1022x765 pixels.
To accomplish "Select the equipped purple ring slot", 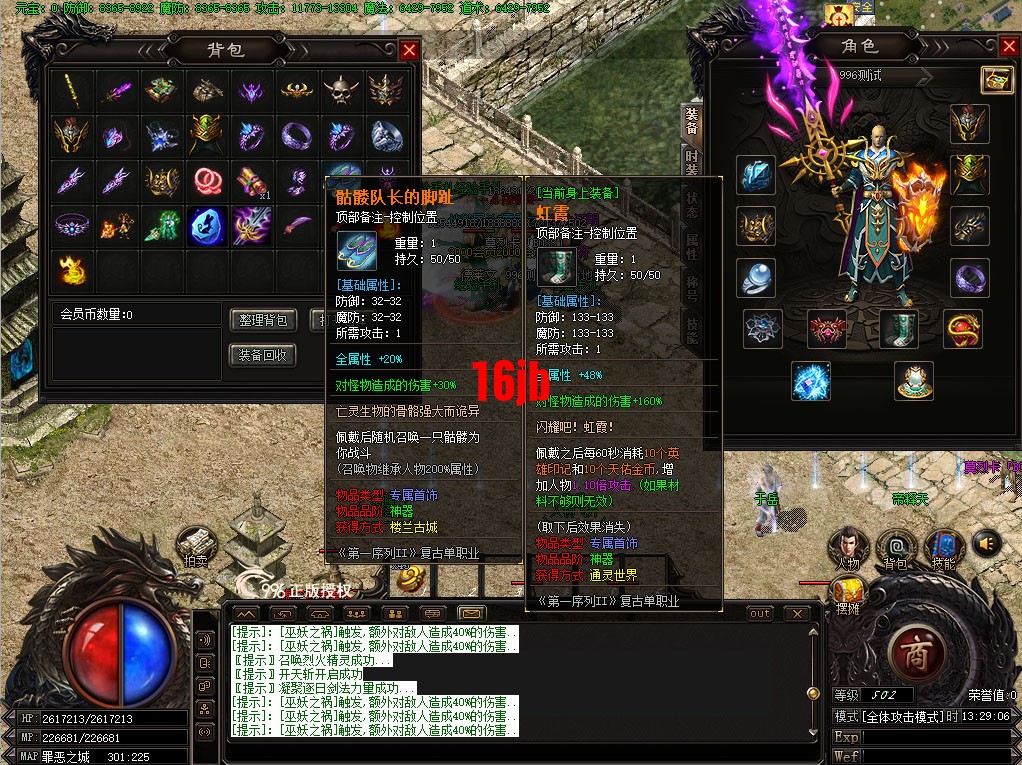I will click(x=969, y=278).
